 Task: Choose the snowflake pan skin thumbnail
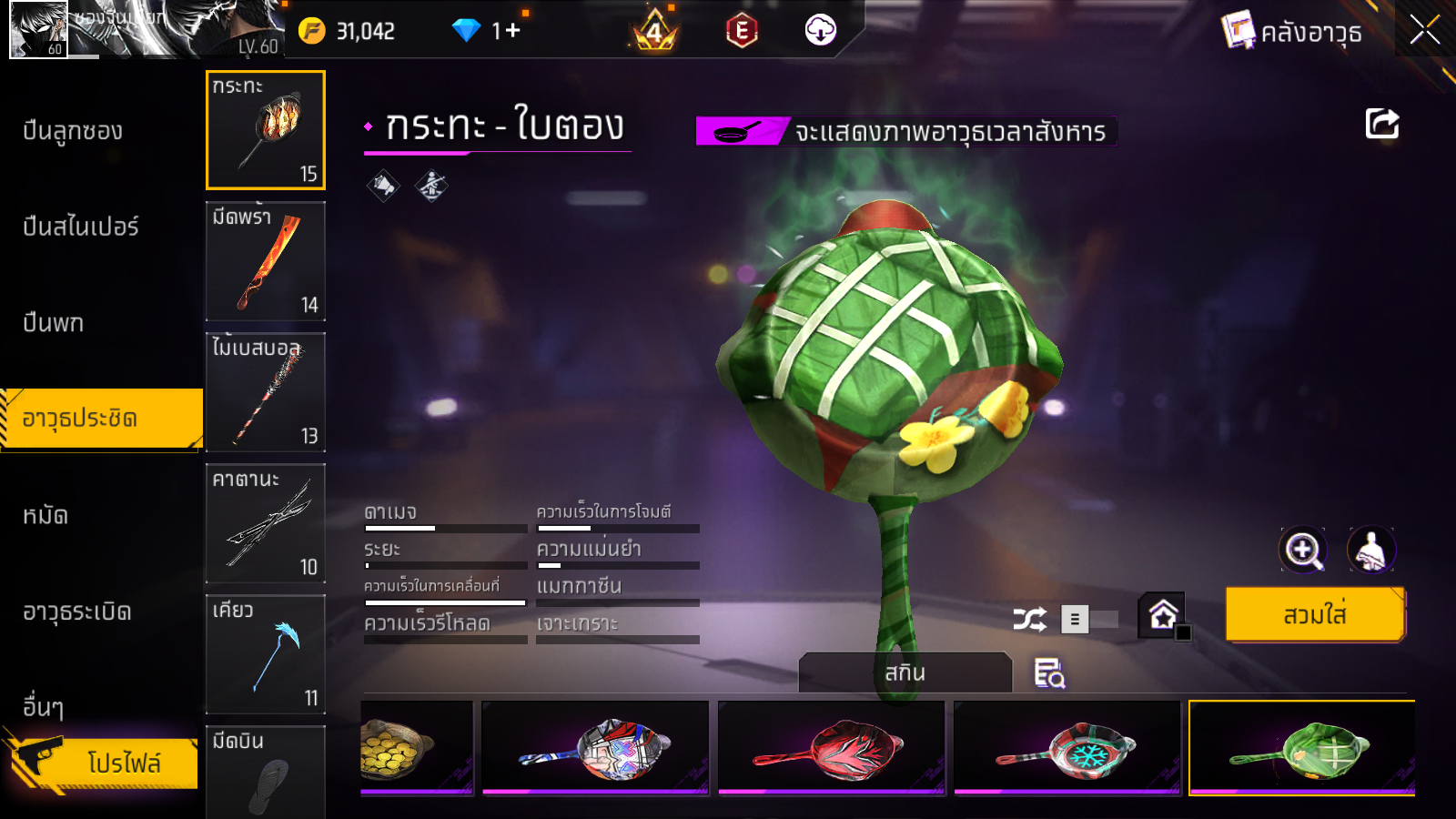tap(1067, 748)
